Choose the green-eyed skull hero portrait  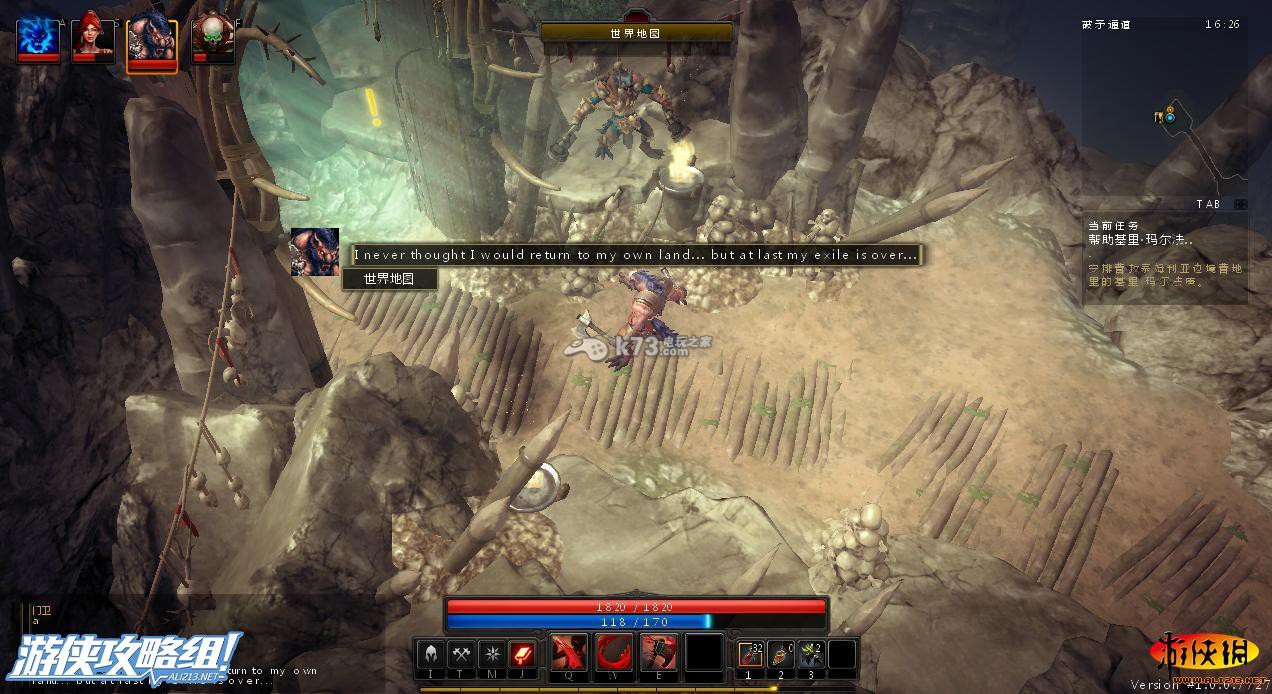coord(211,40)
